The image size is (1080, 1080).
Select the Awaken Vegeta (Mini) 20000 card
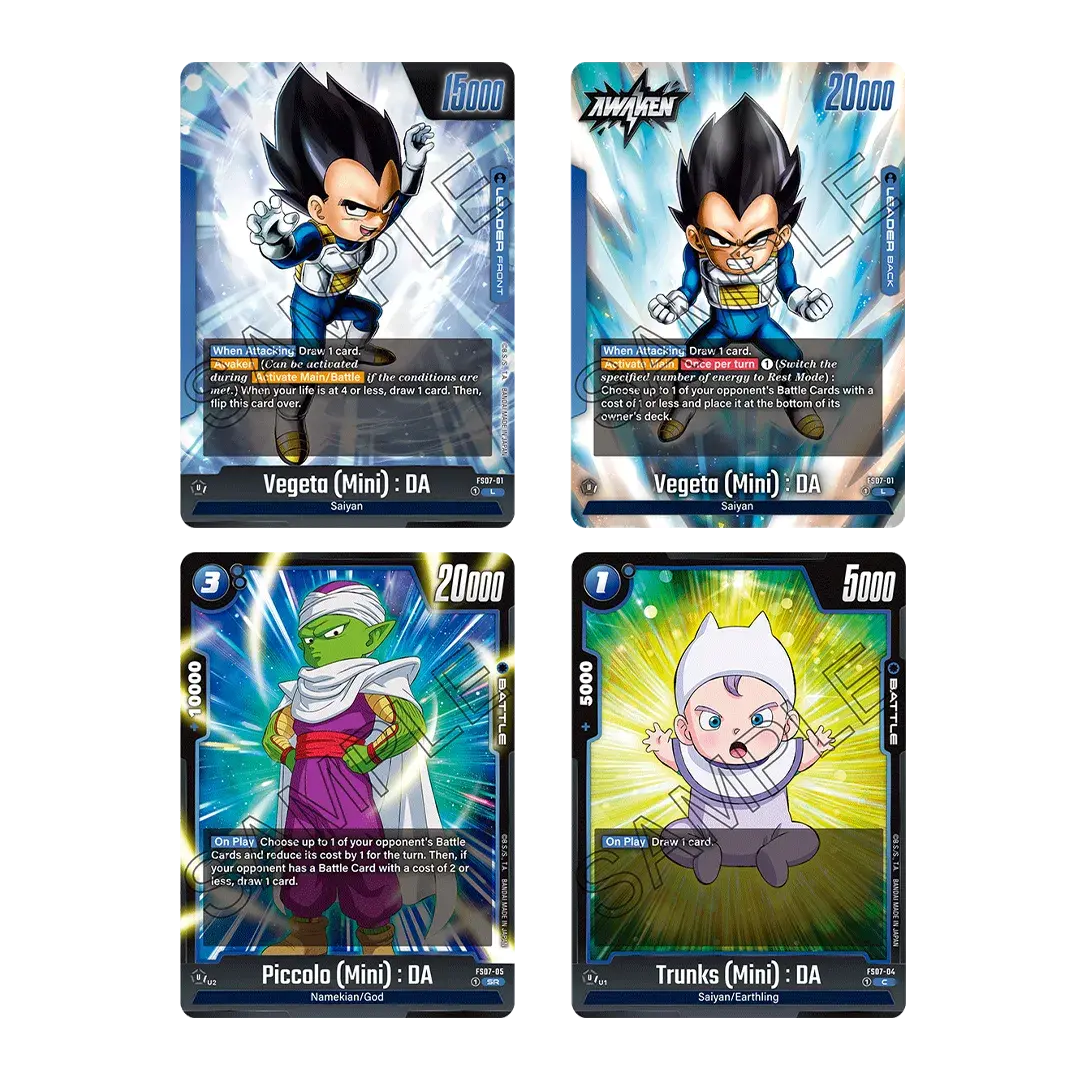(739, 290)
